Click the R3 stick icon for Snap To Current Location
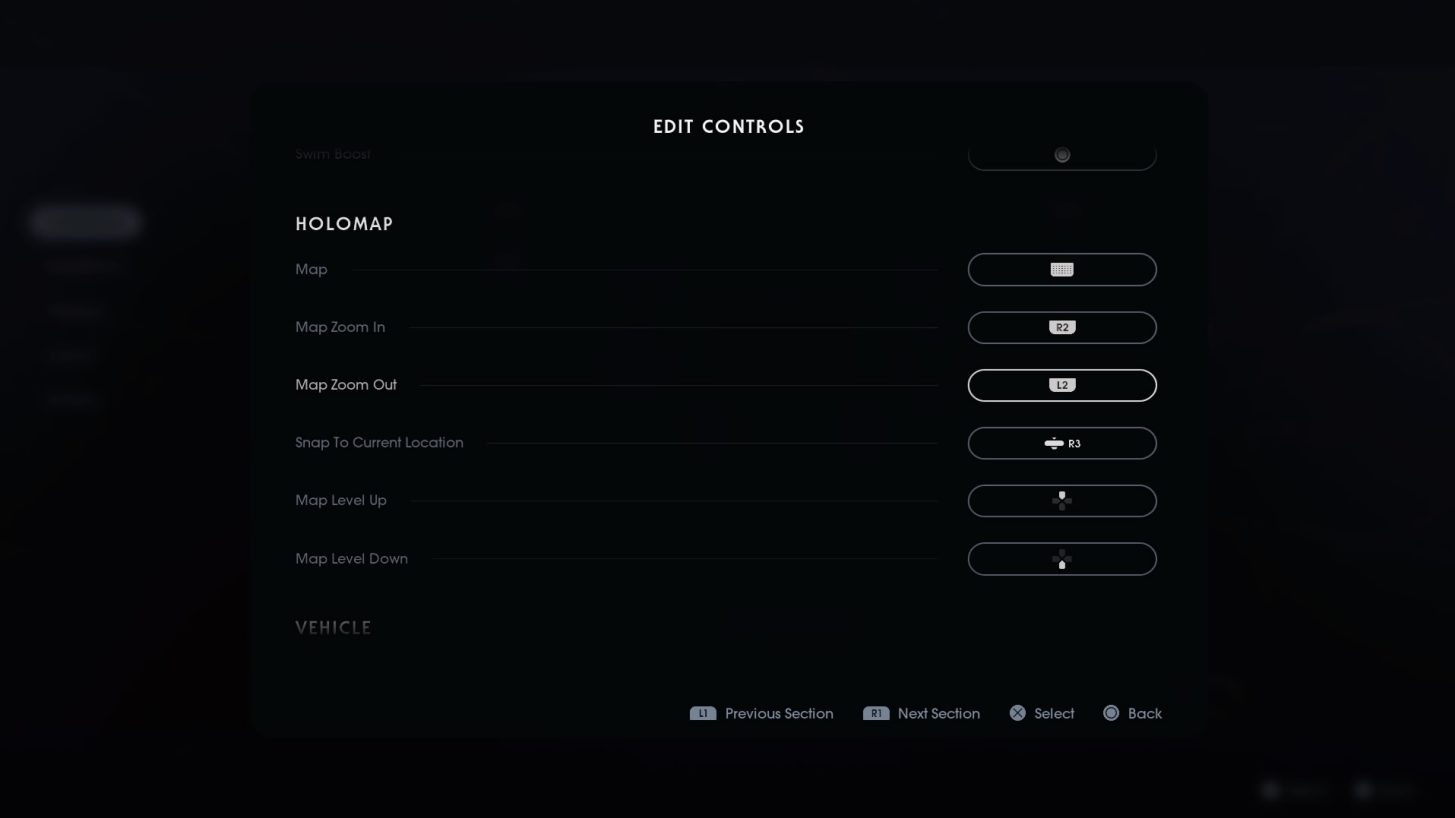This screenshot has height=818, width=1455. pos(1061,443)
